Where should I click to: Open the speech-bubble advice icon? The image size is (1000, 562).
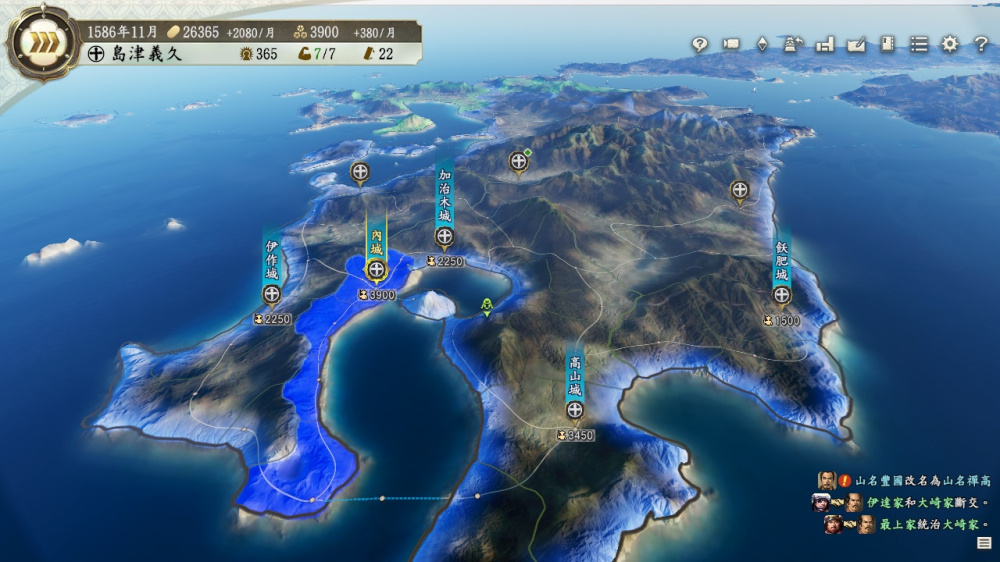[700, 44]
